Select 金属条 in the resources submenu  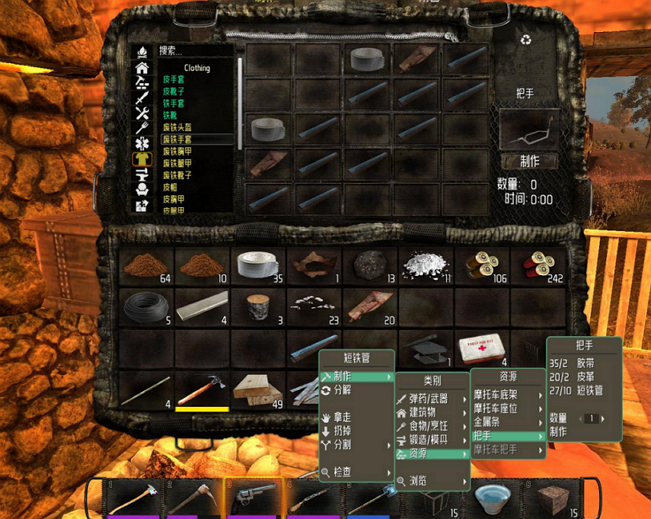(x=490, y=422)
